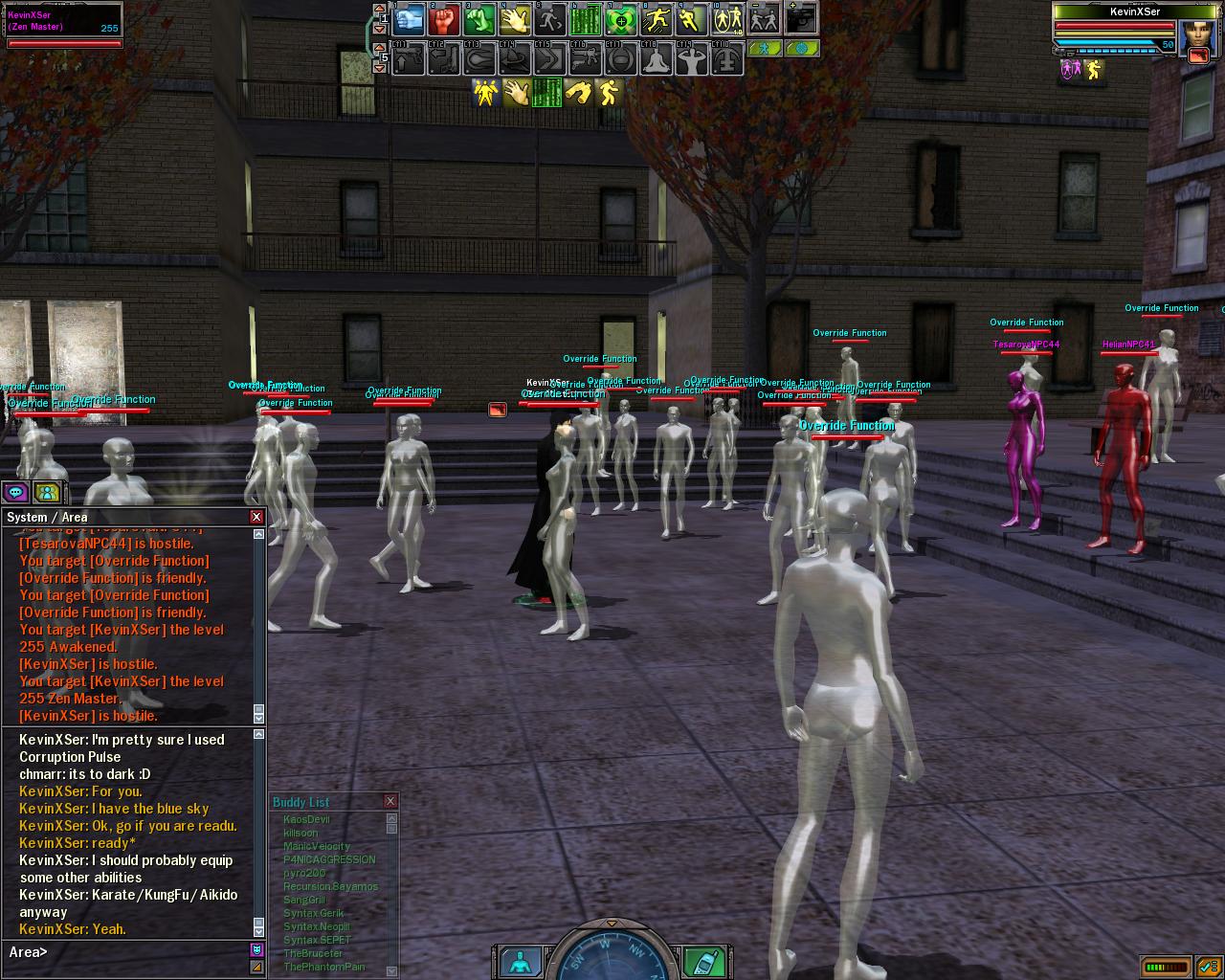The height and width of the screenshot is (980, 1225).
Task: Open the cell phone icon by the compass
Action: click(x=703, y=961)
